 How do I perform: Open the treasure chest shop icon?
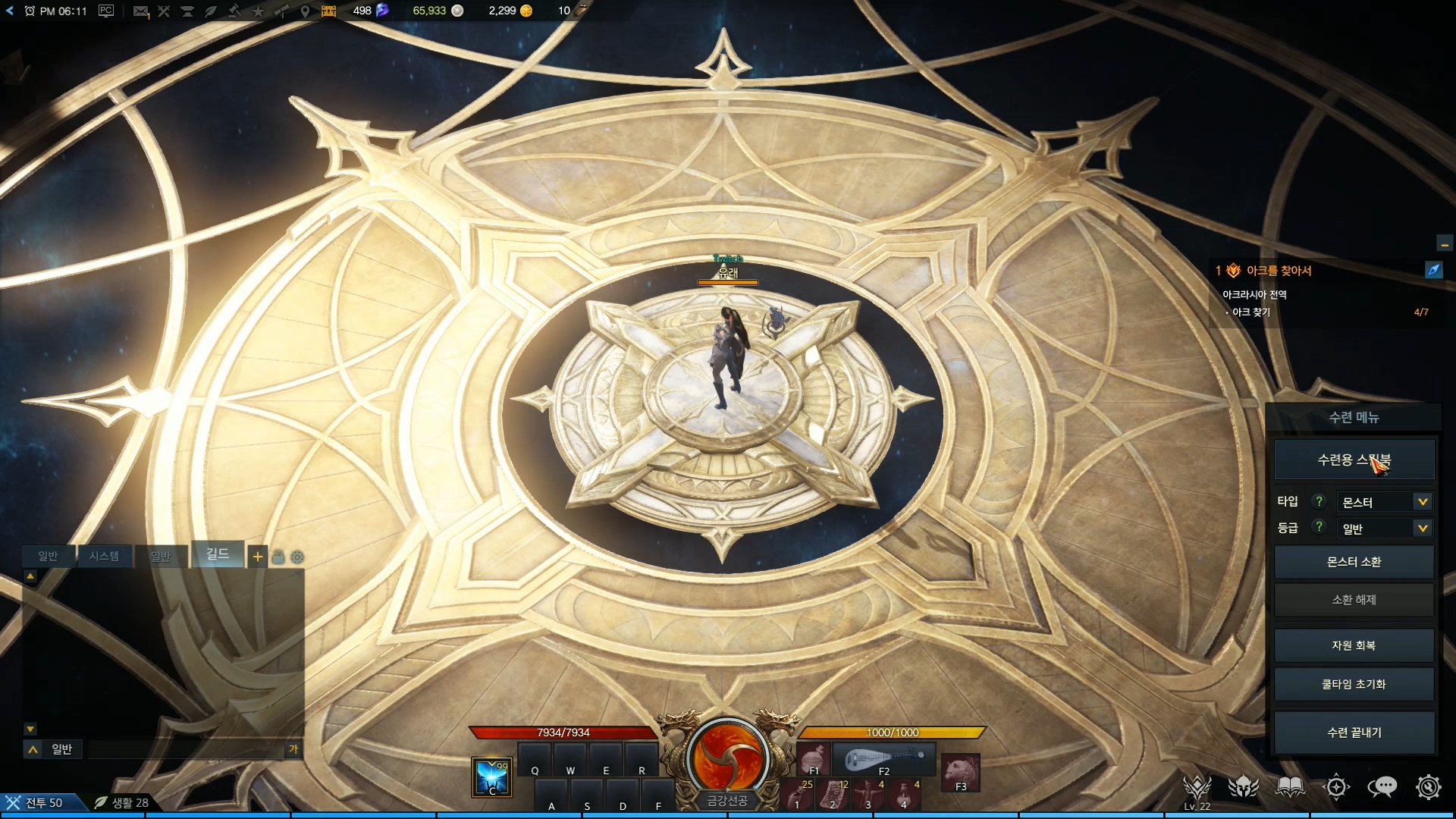[x=328, y=11]
